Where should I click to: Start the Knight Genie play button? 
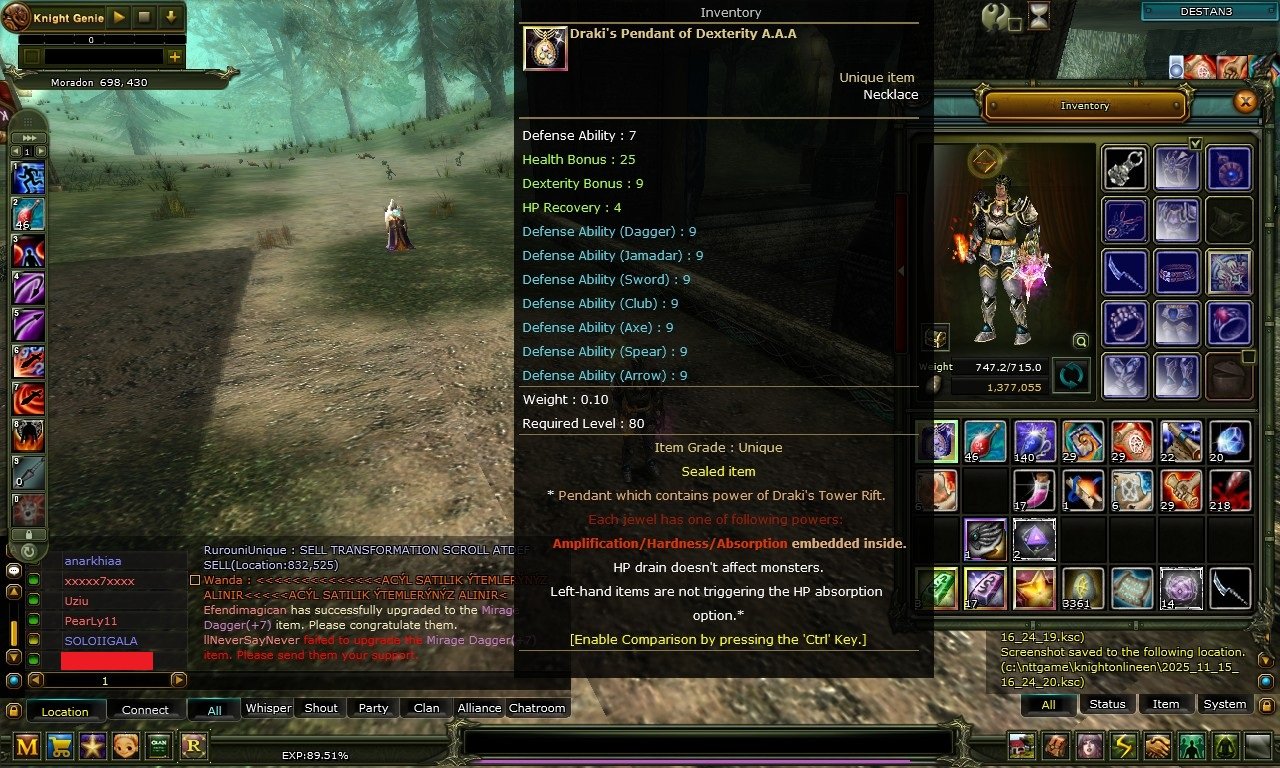[x=118, y=17]
